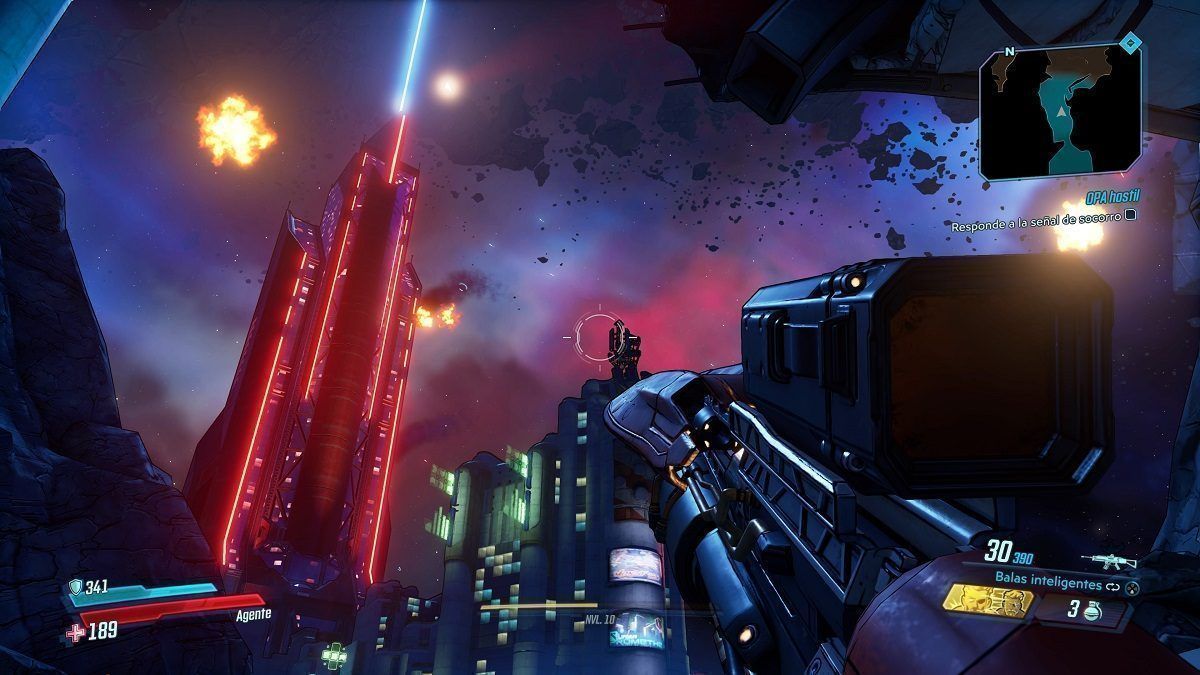The width and height of the screenshot is (1200, 675).
Task: Click the red health cross icon
Action: (76, 632)
